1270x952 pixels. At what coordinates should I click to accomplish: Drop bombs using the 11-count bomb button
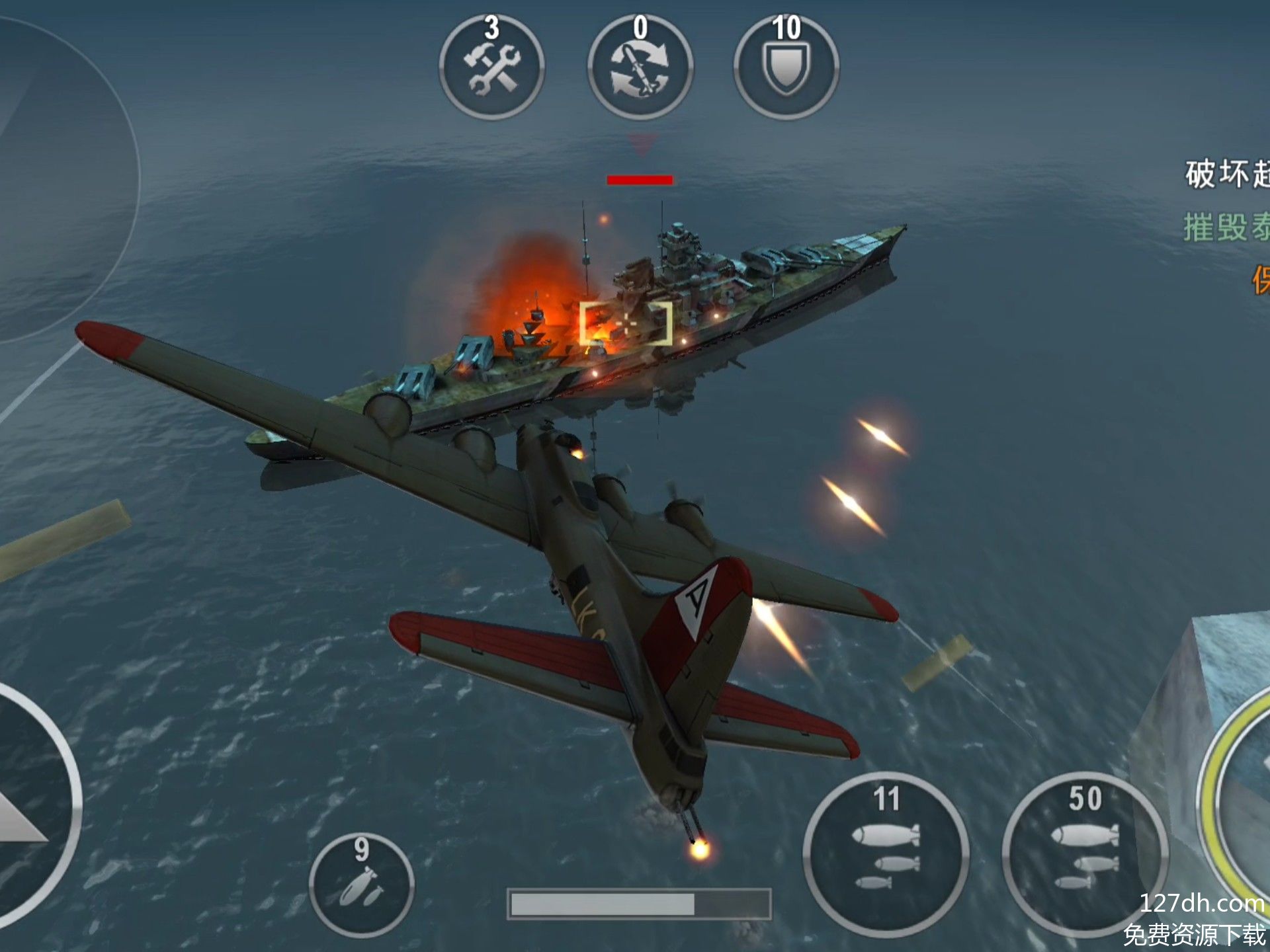[886, 854]
